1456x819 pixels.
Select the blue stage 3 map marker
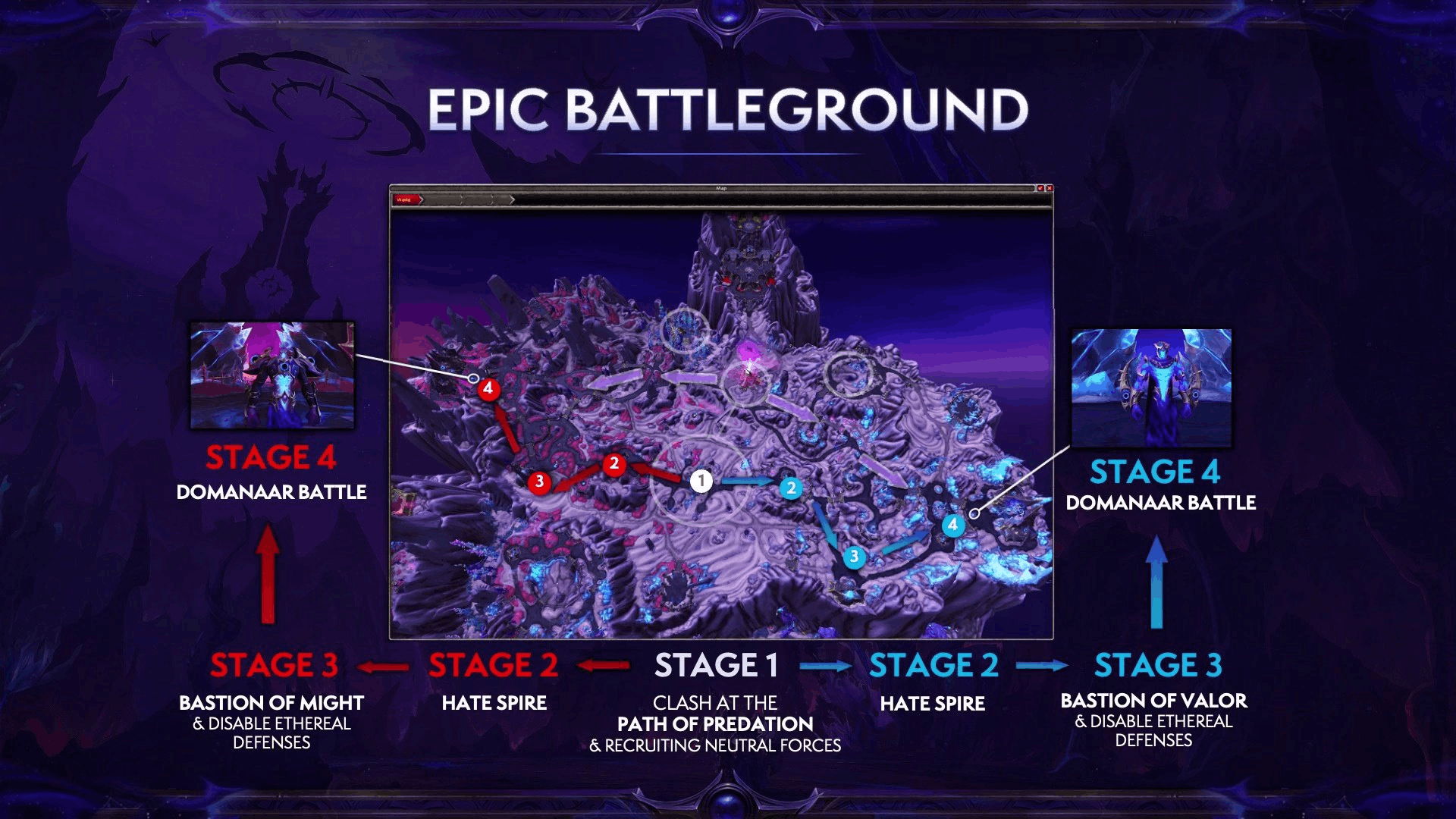coord(854,557)
